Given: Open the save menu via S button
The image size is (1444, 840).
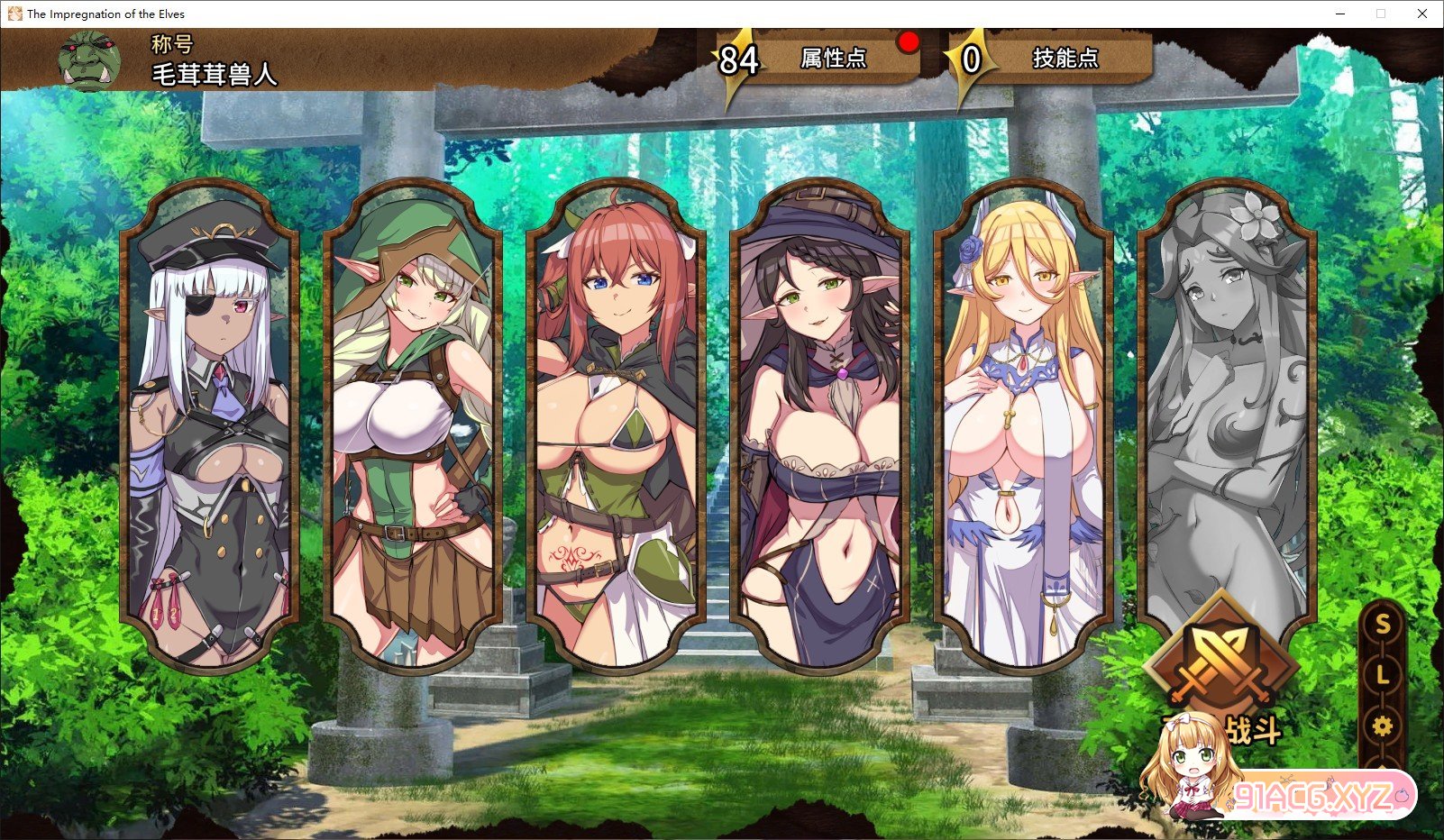Looking at the screenshot, I should [1382, 625].
